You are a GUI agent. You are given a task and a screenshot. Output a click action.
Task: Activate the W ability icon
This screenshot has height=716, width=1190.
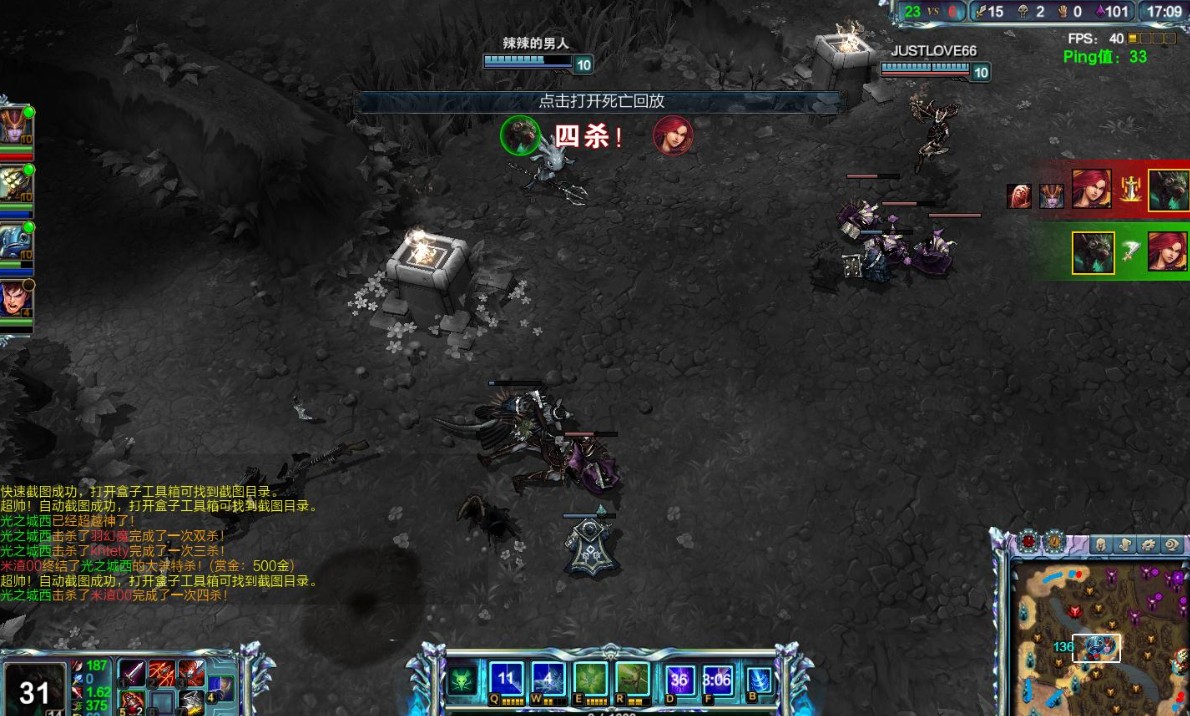tap(548, 679)
